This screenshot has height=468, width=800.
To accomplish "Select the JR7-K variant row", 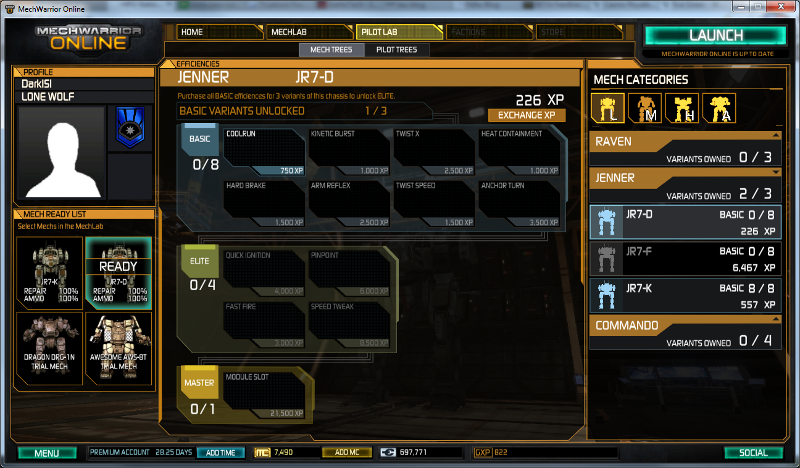I will [x=686, y=297].
